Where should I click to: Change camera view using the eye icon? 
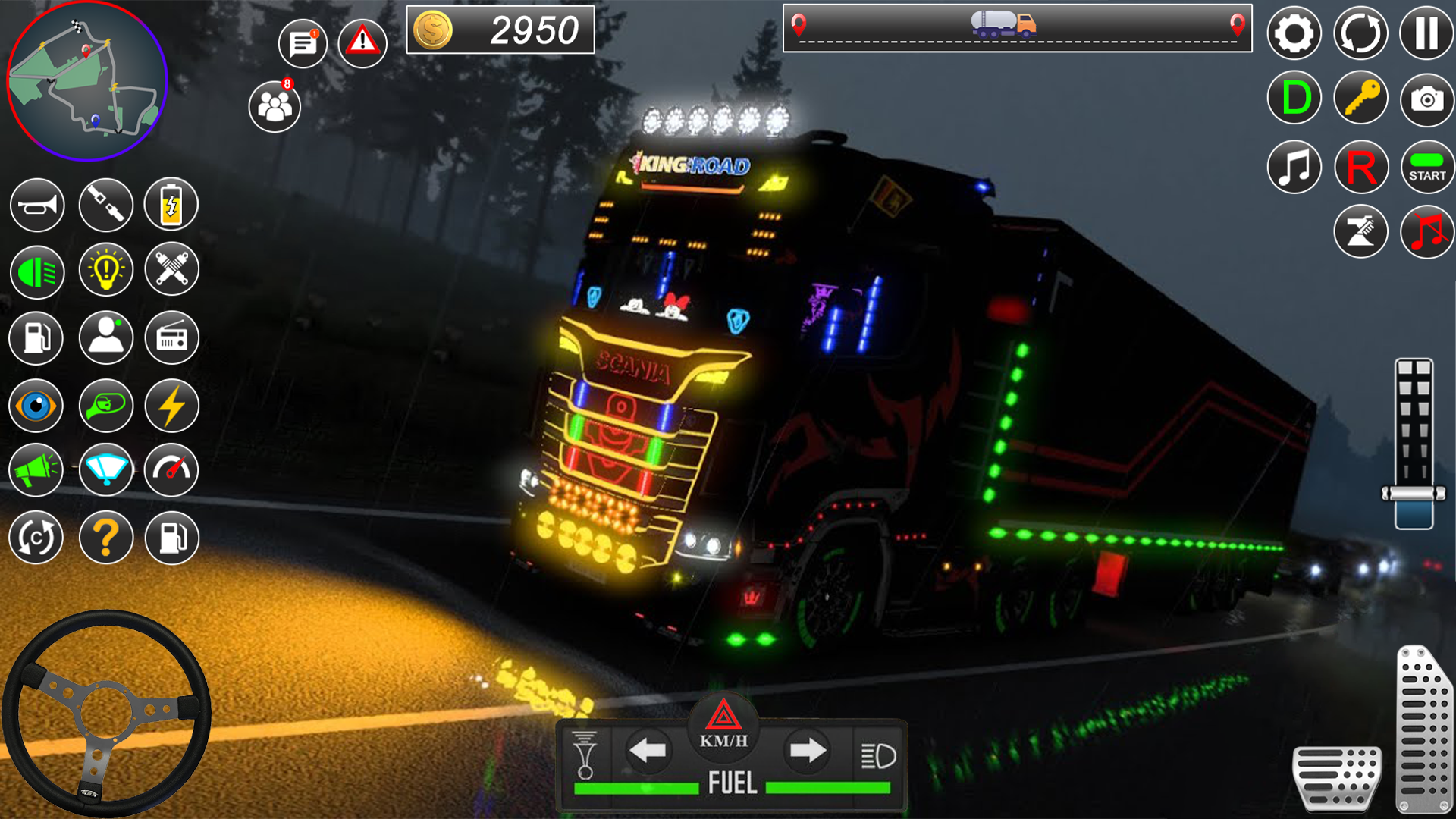click(36, 406)
